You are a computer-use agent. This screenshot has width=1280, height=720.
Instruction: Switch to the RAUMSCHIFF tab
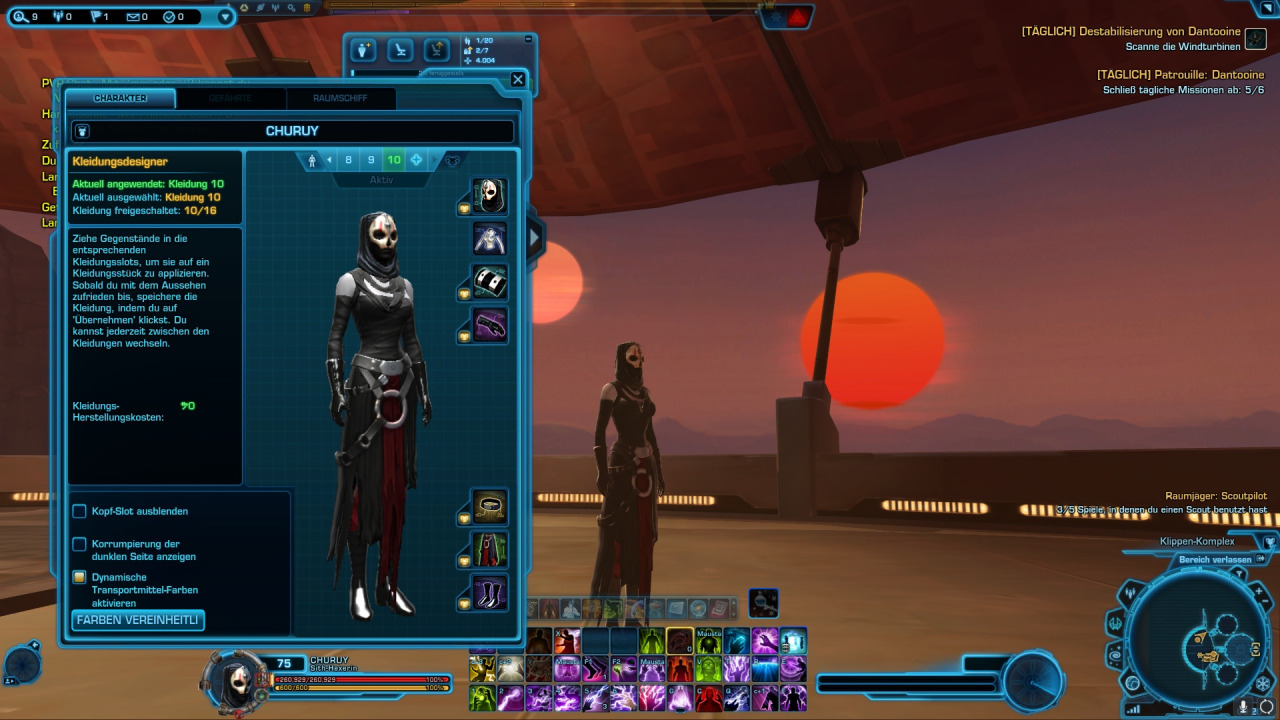341,99
